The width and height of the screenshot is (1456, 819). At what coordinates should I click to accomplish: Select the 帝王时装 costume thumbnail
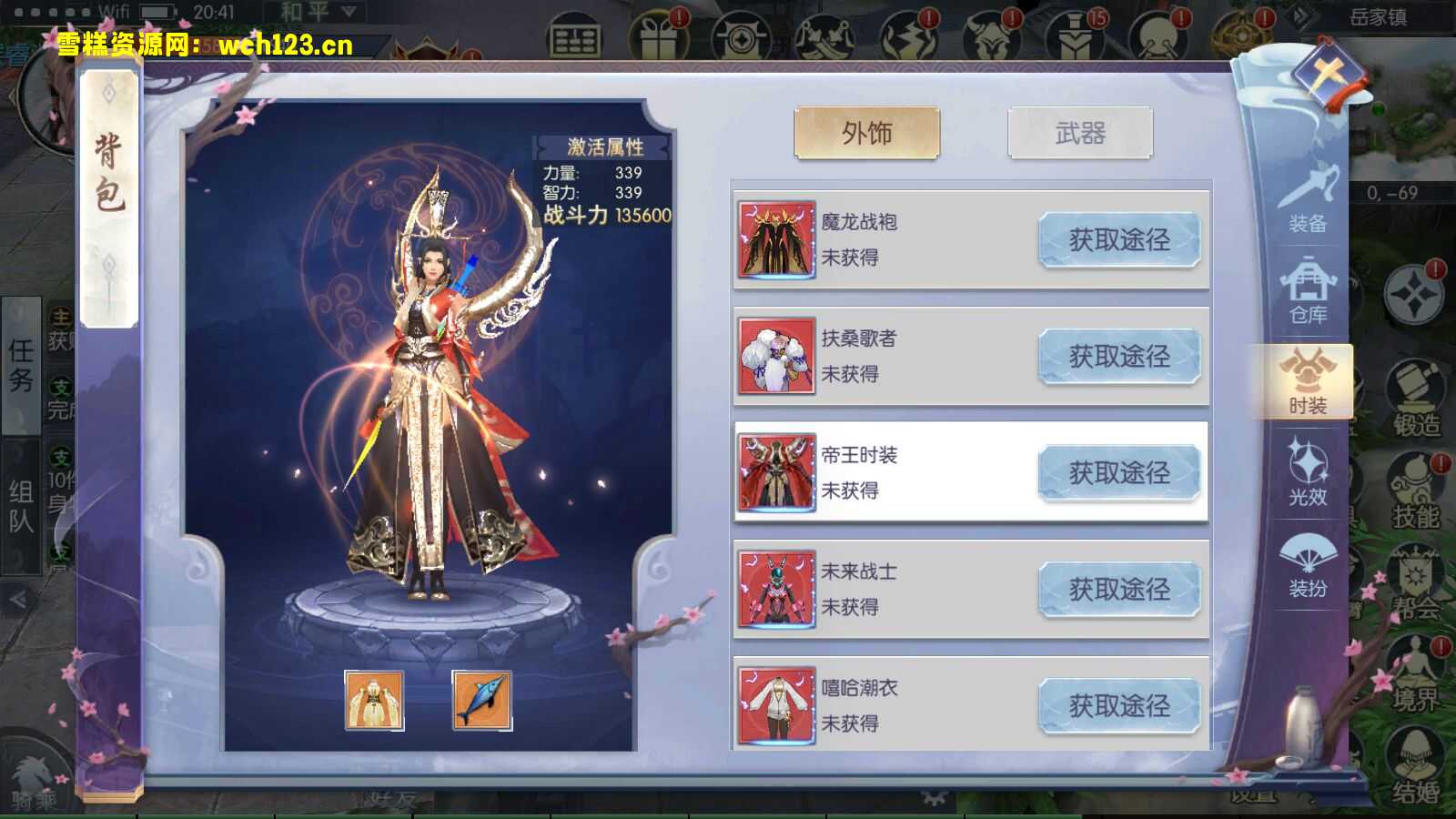click(778, 473)
